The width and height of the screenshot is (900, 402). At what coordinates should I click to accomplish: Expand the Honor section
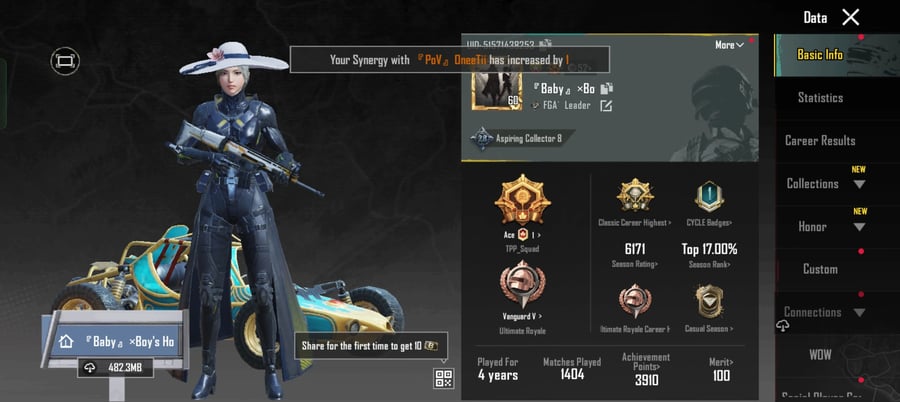click(824, 227)
